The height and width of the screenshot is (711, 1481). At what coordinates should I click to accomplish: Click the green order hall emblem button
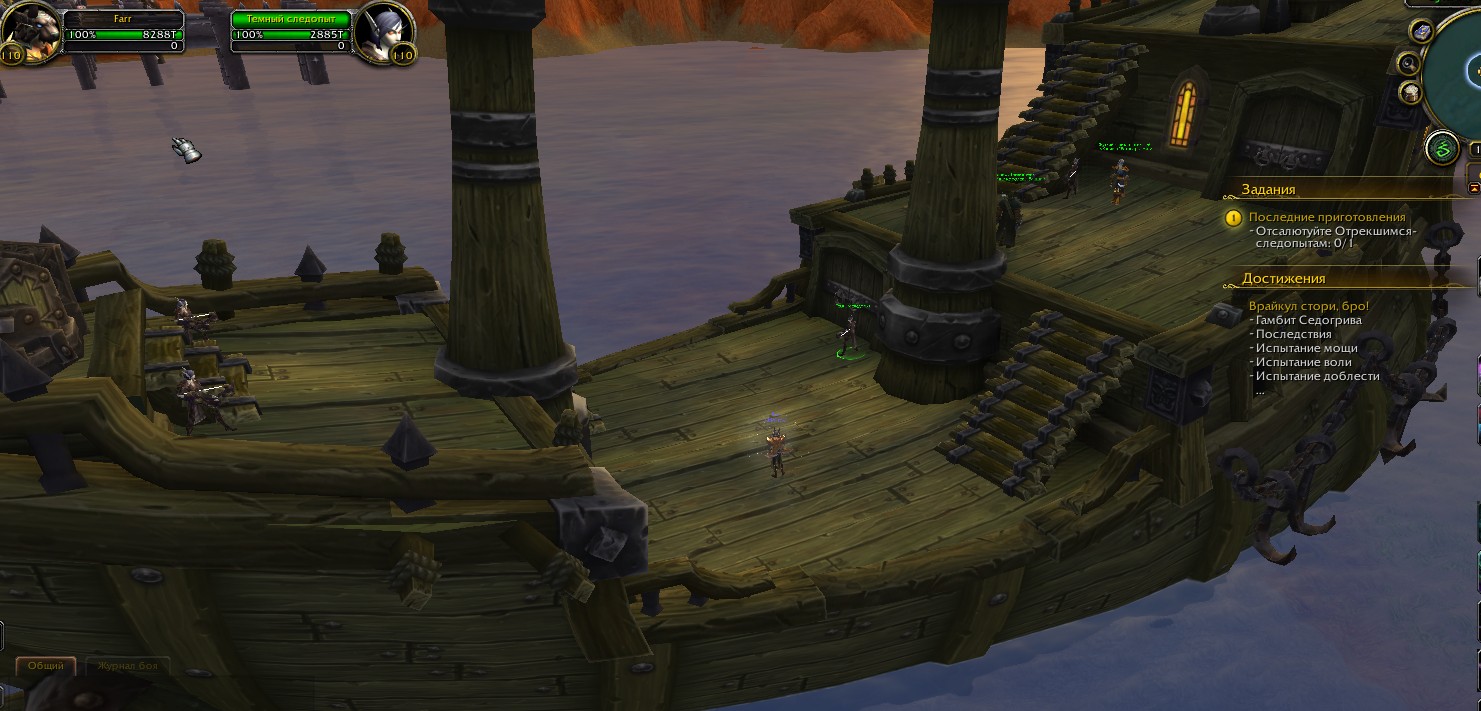[1443, 150]
